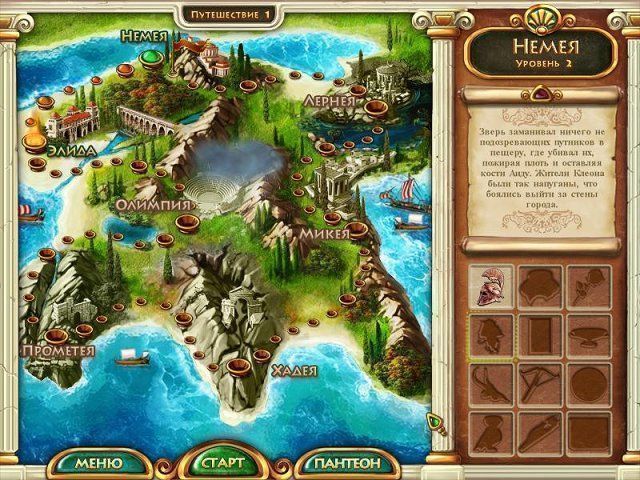Open the Меню button
Image resolution: width=640 pixels, height=480 pixels.
(98, 463)
